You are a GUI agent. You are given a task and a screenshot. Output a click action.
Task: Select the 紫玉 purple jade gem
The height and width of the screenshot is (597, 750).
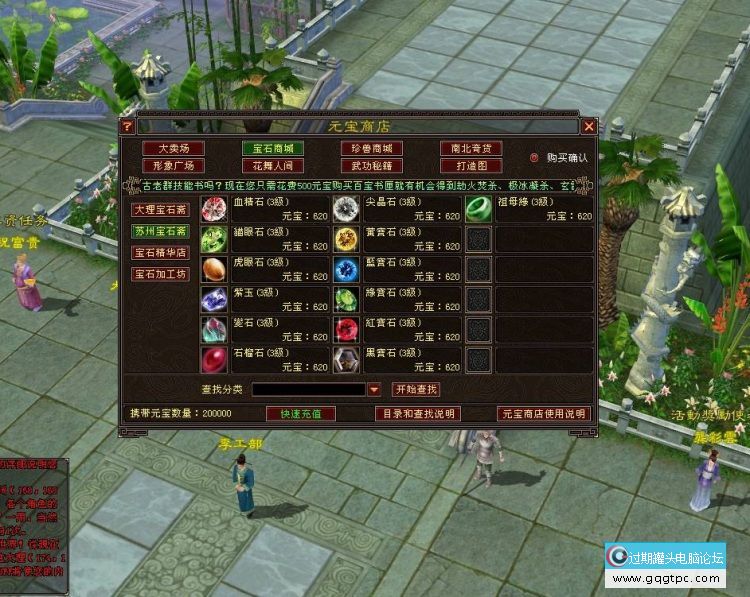(214, 299)
